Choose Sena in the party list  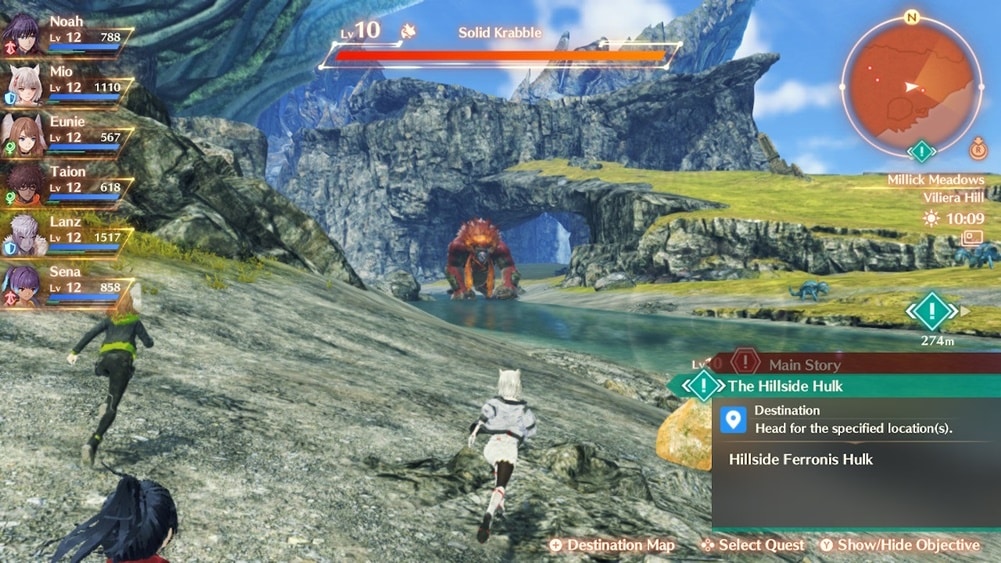[x=21, y=280]
